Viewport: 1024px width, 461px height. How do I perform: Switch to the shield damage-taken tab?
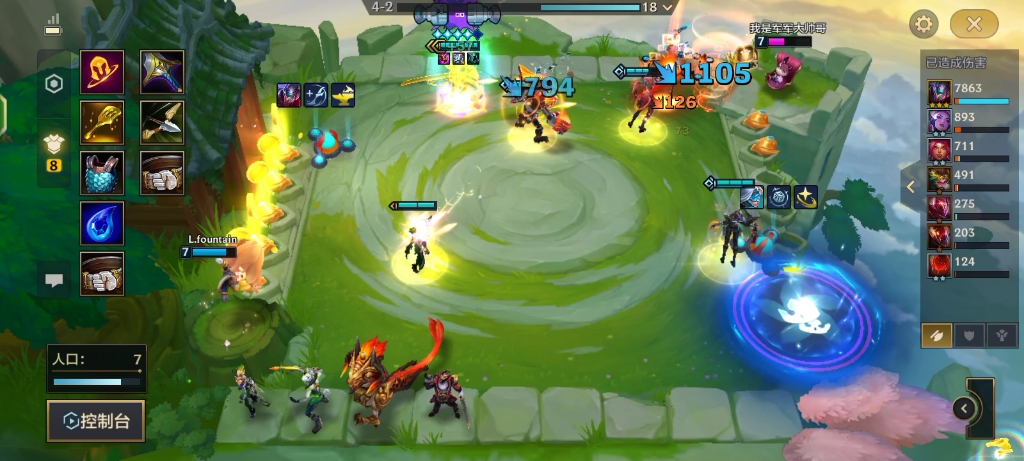click(x=969, y=336)
